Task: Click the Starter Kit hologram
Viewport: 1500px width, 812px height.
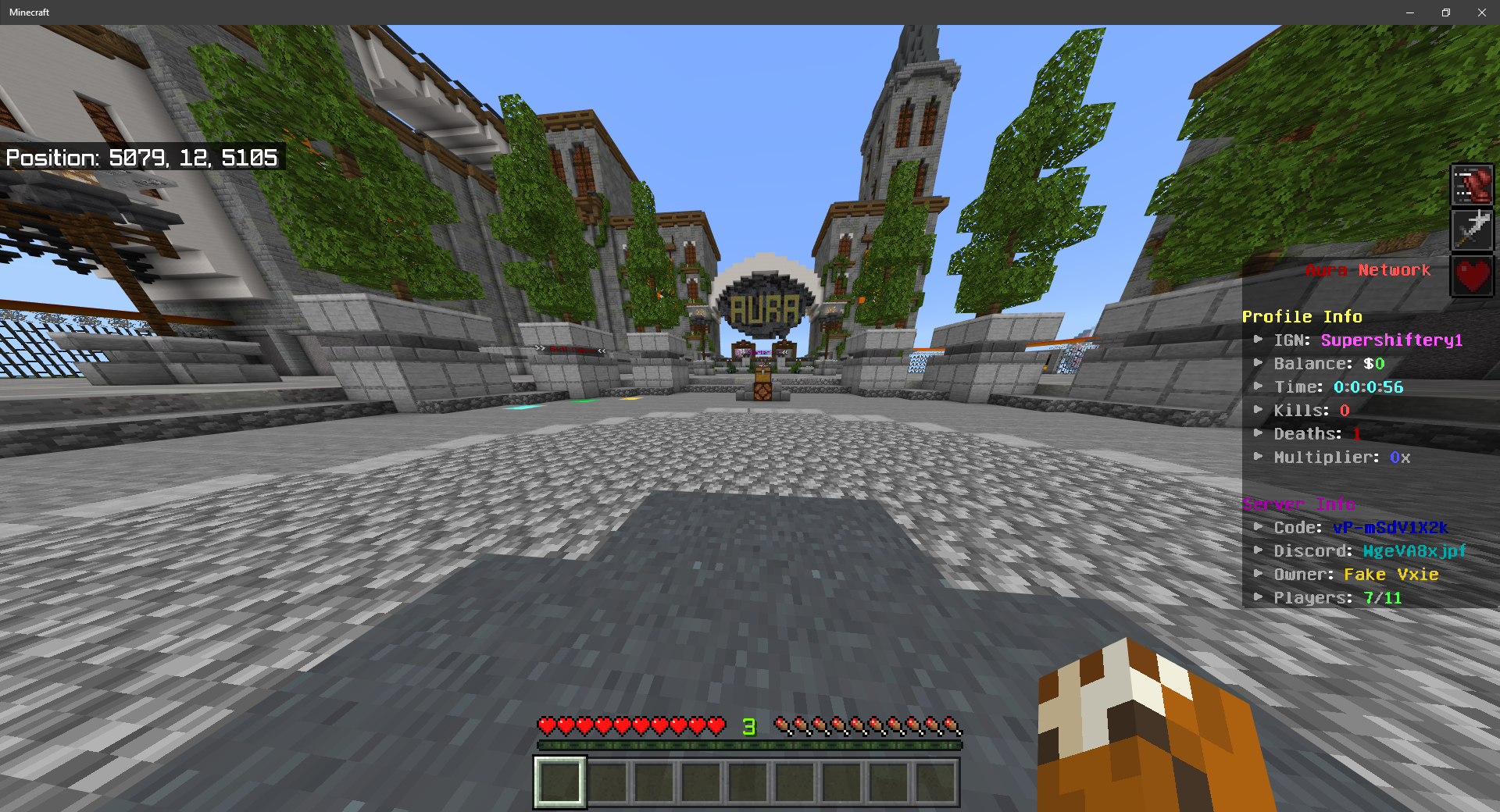Action: pos(763,352)
